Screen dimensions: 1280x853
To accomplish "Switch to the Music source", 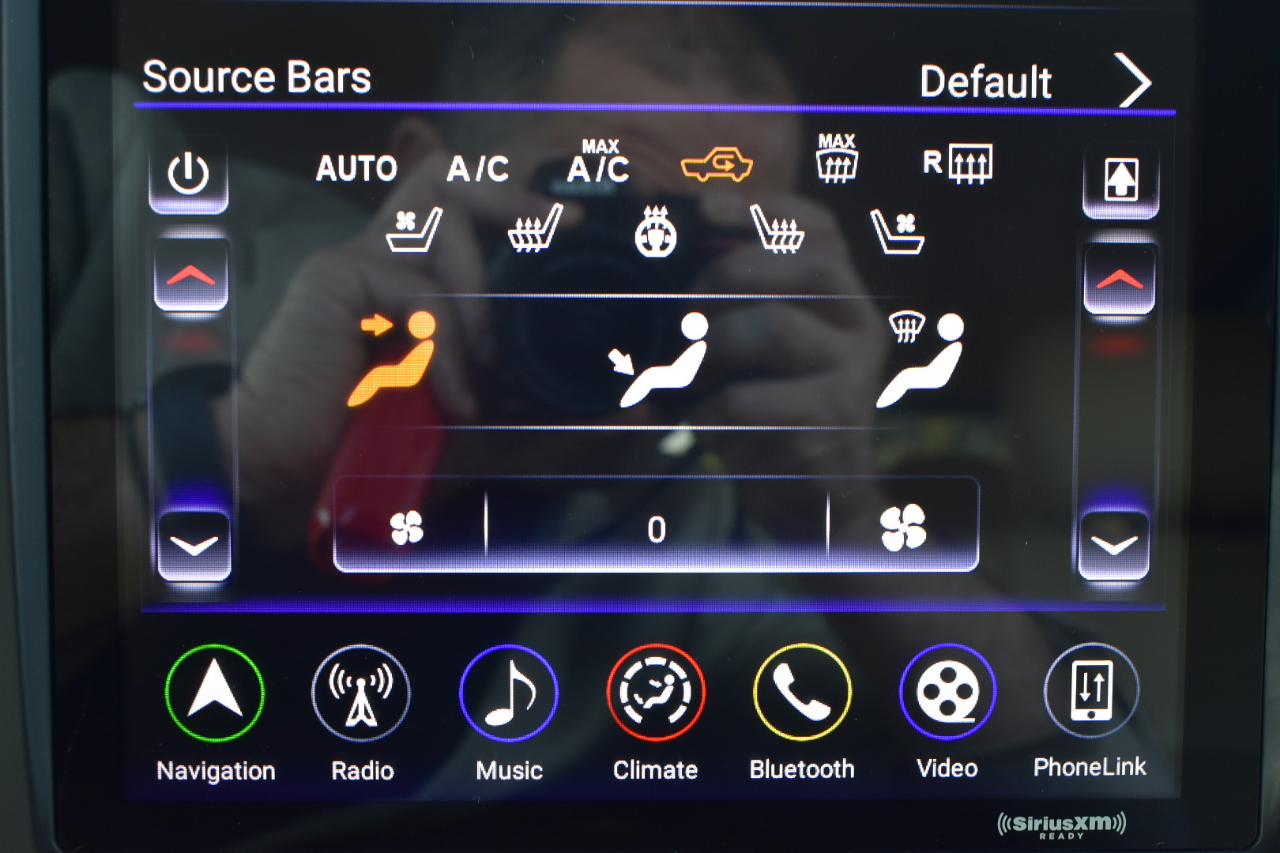I will (x=508, y=692).
